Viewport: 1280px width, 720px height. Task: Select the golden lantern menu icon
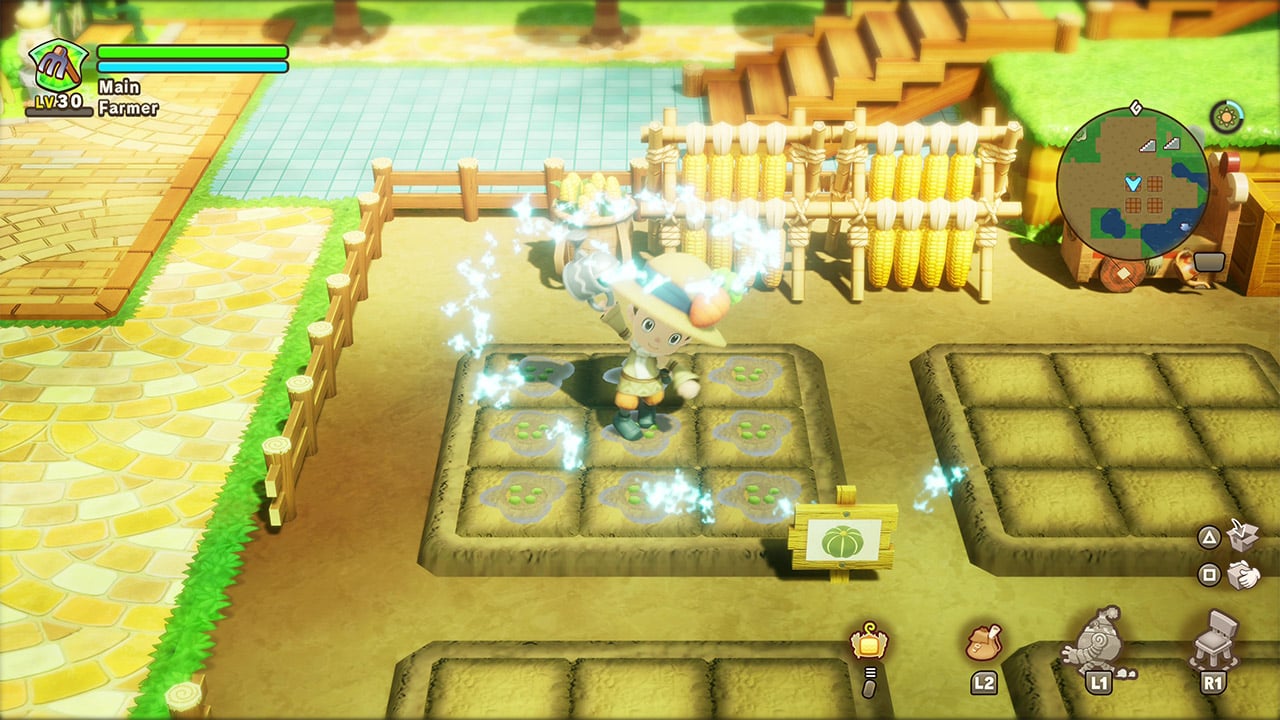[868, 642]
